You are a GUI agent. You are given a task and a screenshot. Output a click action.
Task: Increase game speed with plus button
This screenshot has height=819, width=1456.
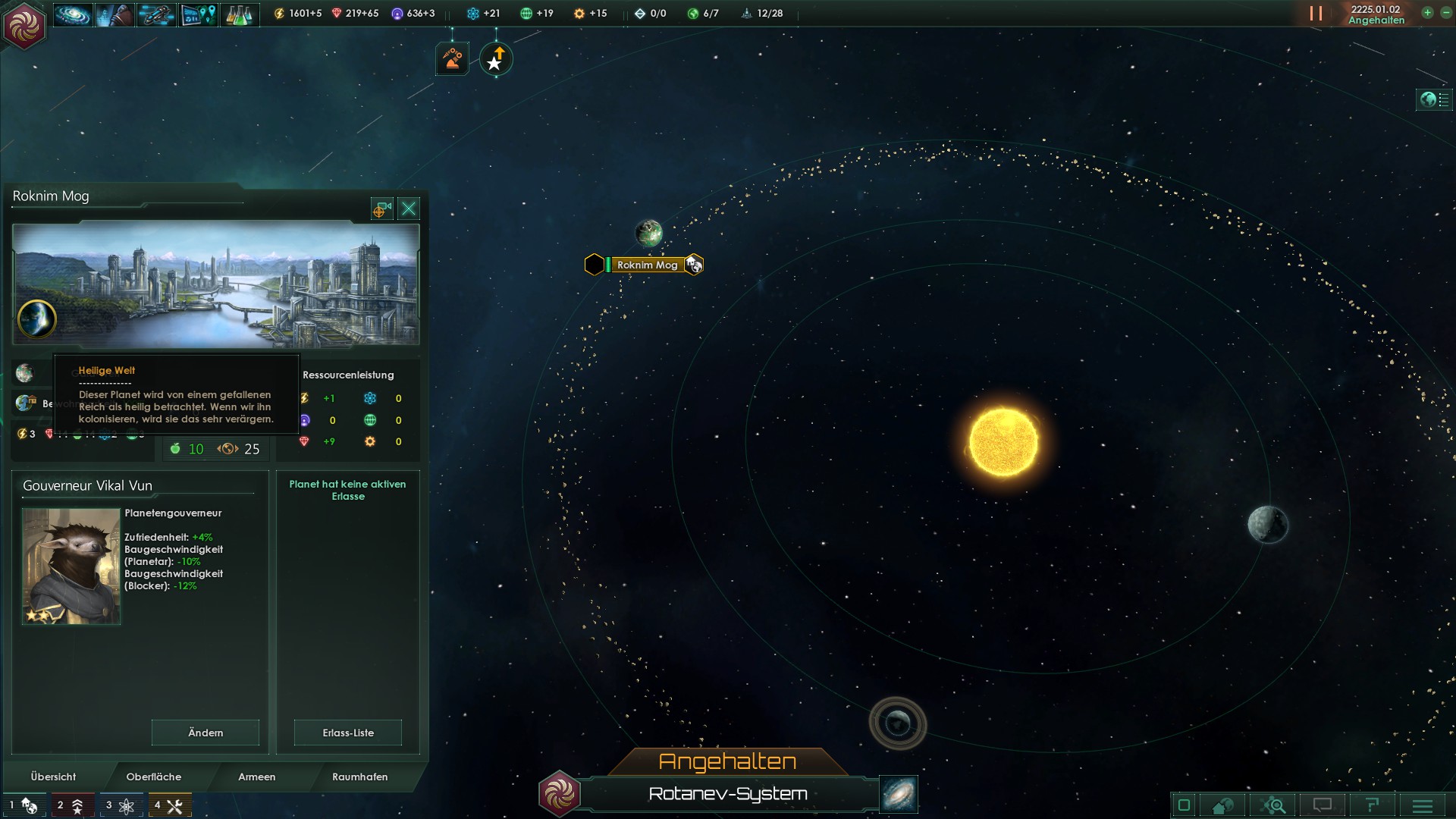click(x=1427, y=13)
